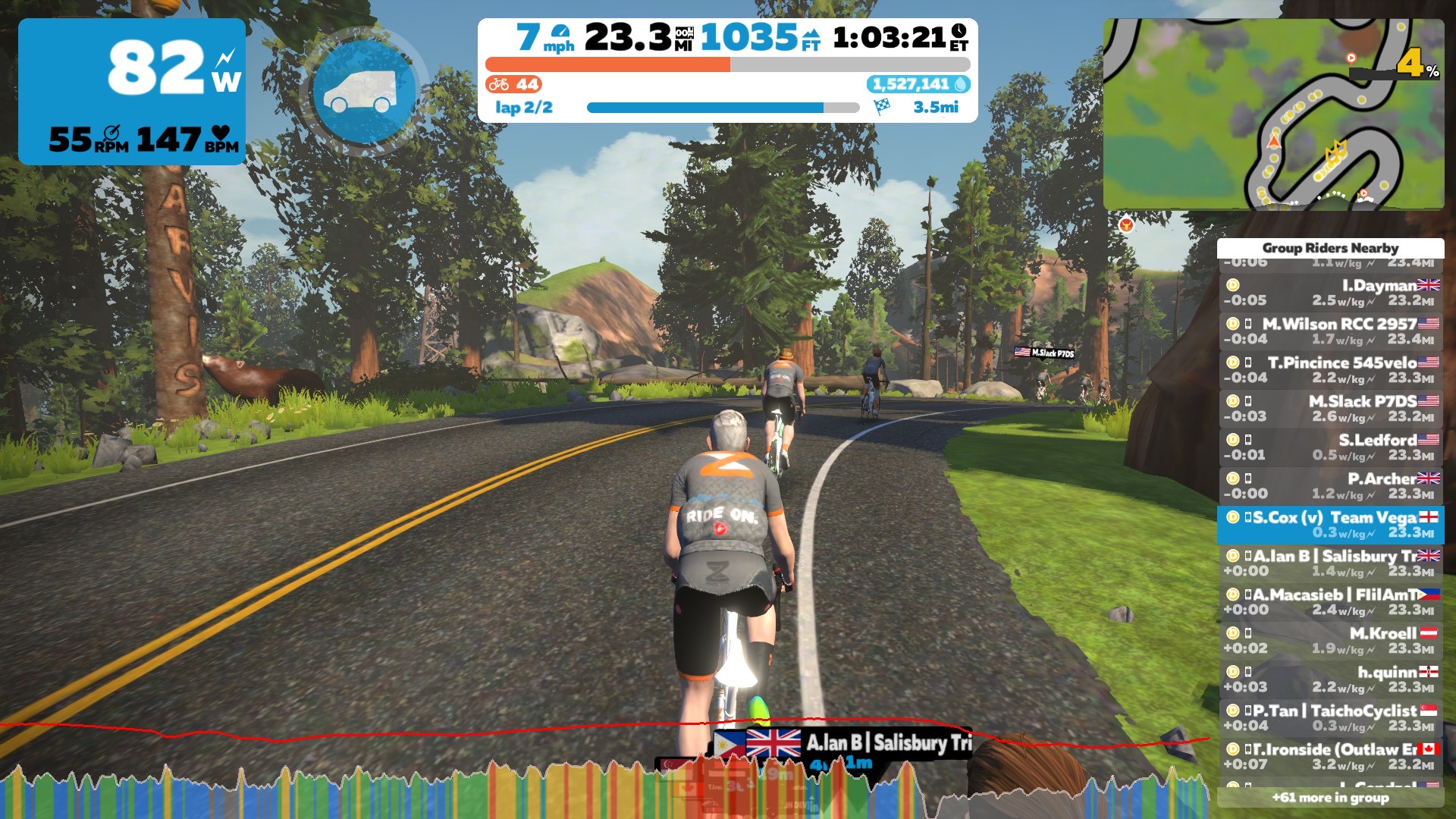Pick h.quinn from nearby riders
The height and width of the screenshot is (819, 1456).
tap(1330, 679)
